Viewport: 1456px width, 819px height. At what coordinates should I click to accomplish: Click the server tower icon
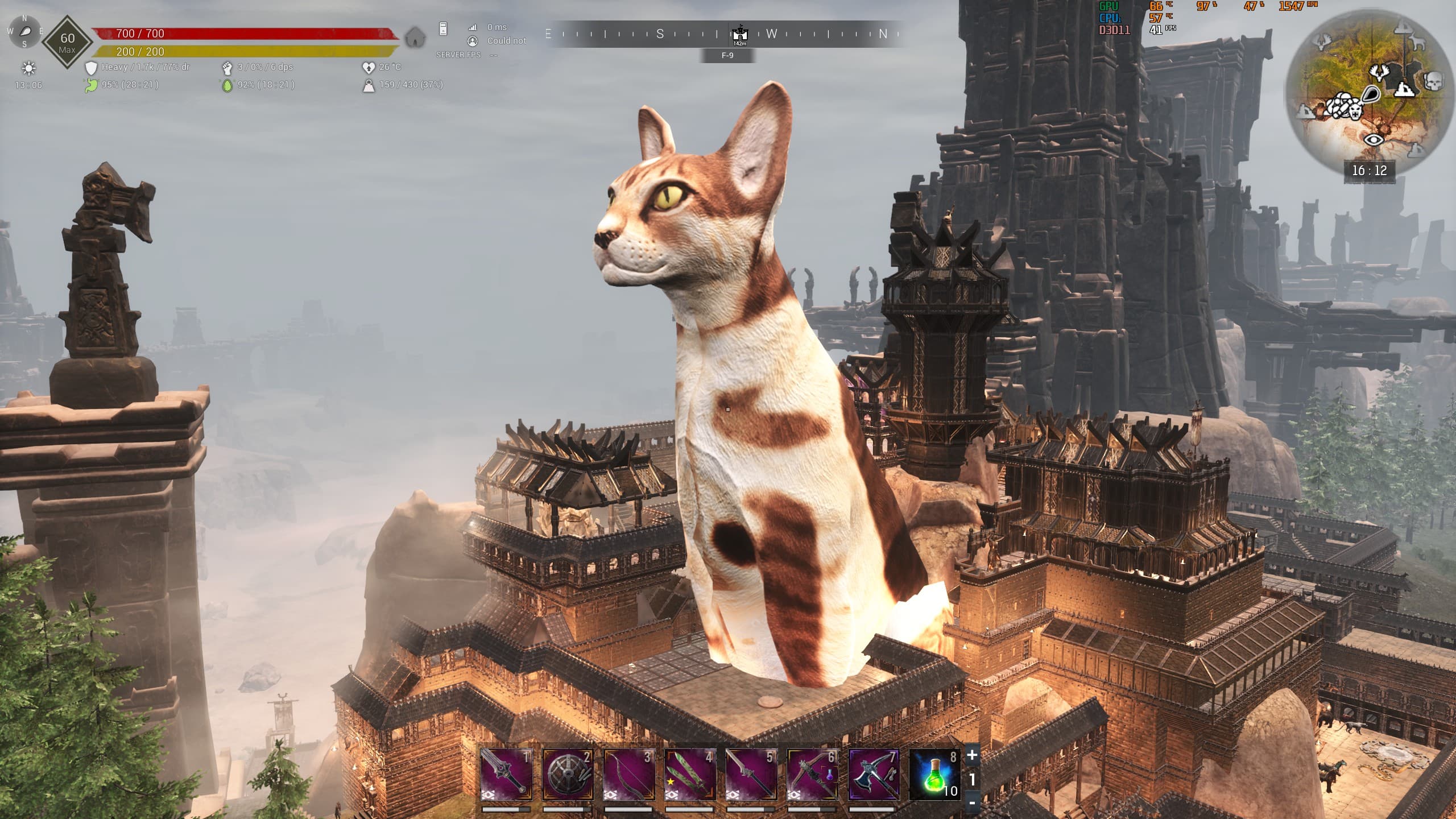[x=443, y=28]
